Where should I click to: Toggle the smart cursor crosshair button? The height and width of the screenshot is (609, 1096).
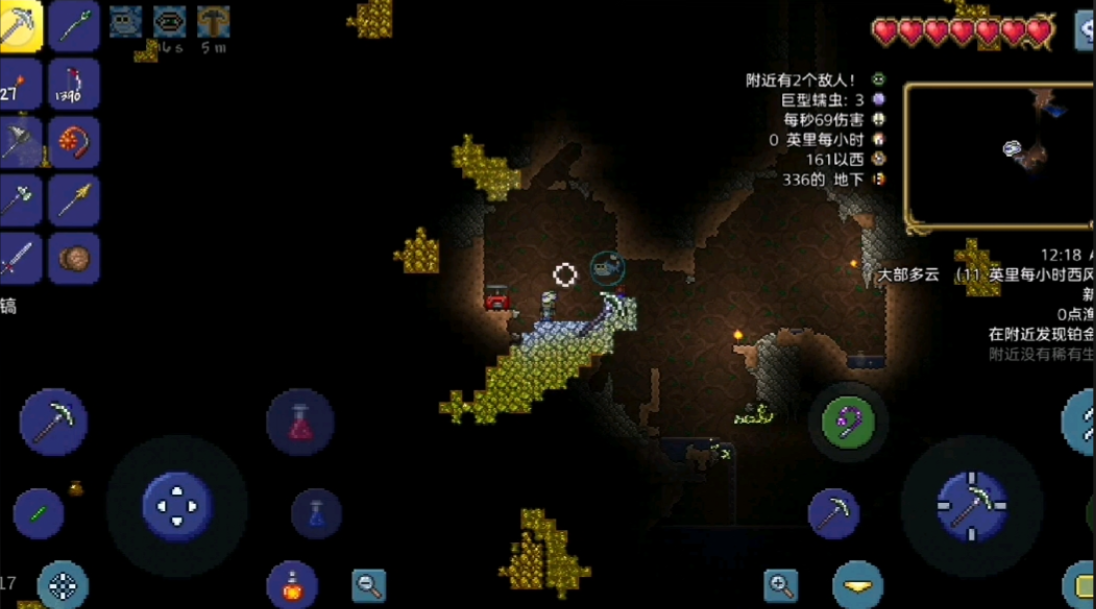(x=63, y=586)
